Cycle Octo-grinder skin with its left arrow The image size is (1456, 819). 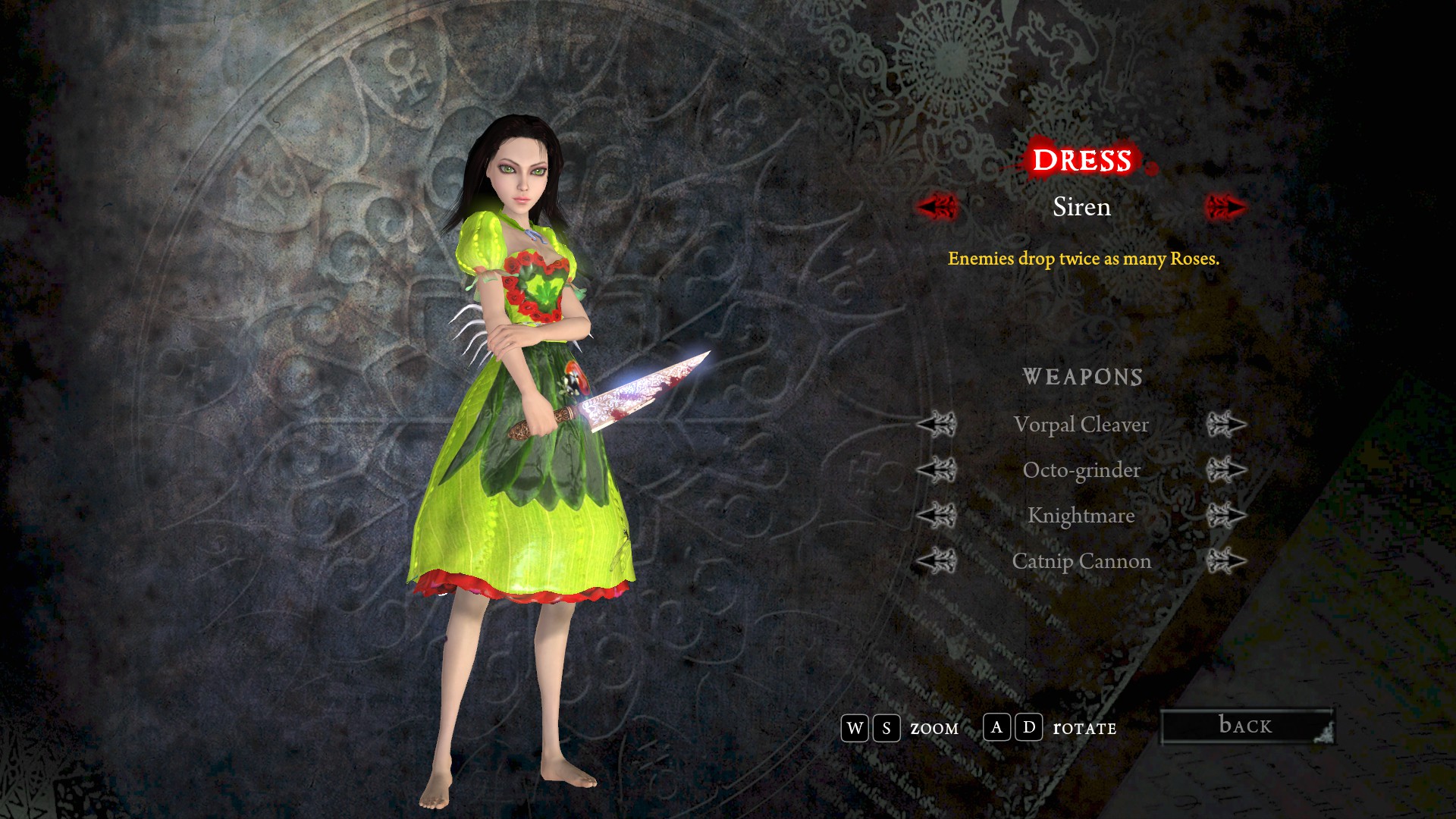937,470
